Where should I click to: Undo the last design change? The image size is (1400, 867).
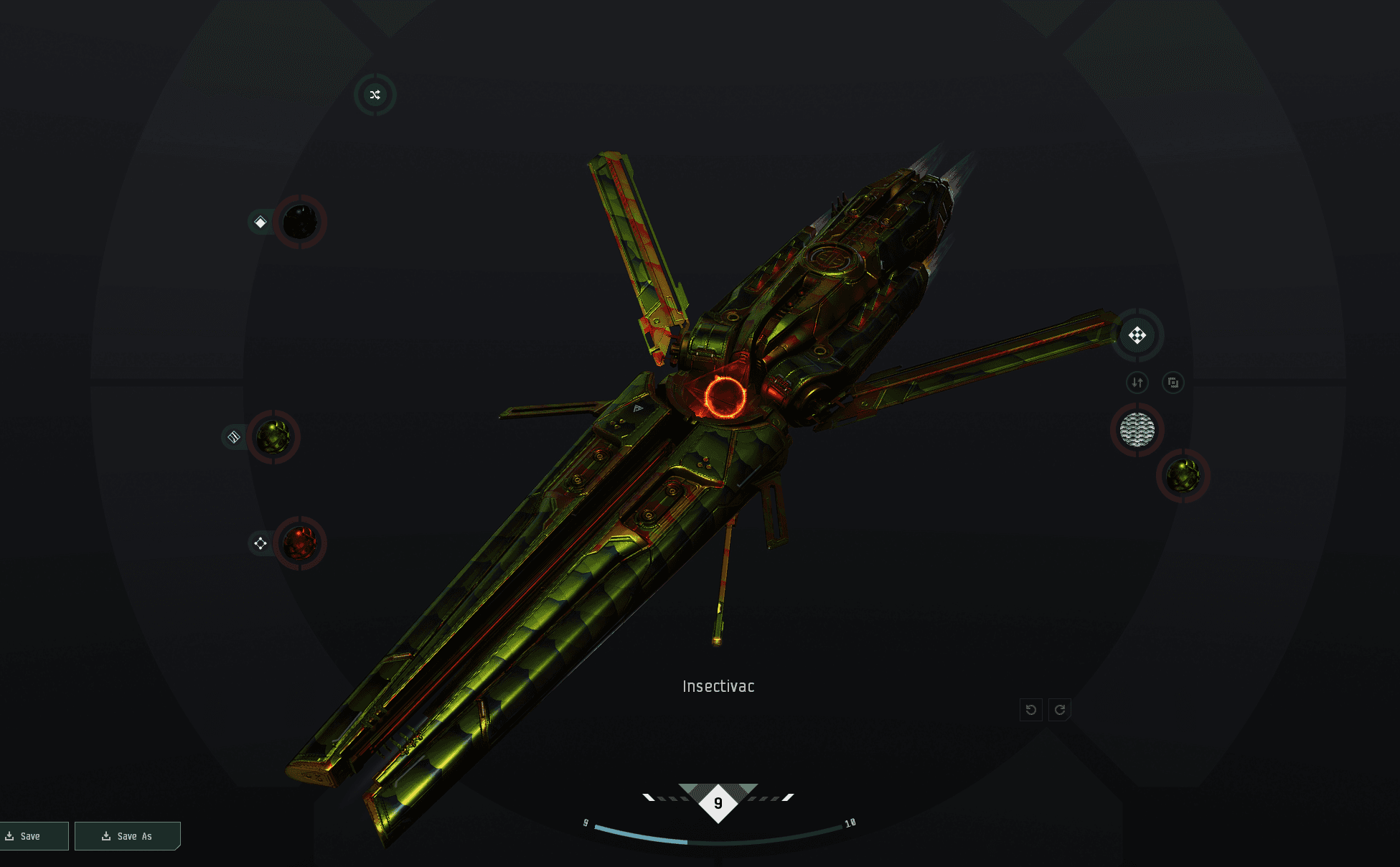pyautogui.click(x=1031, y=710)
